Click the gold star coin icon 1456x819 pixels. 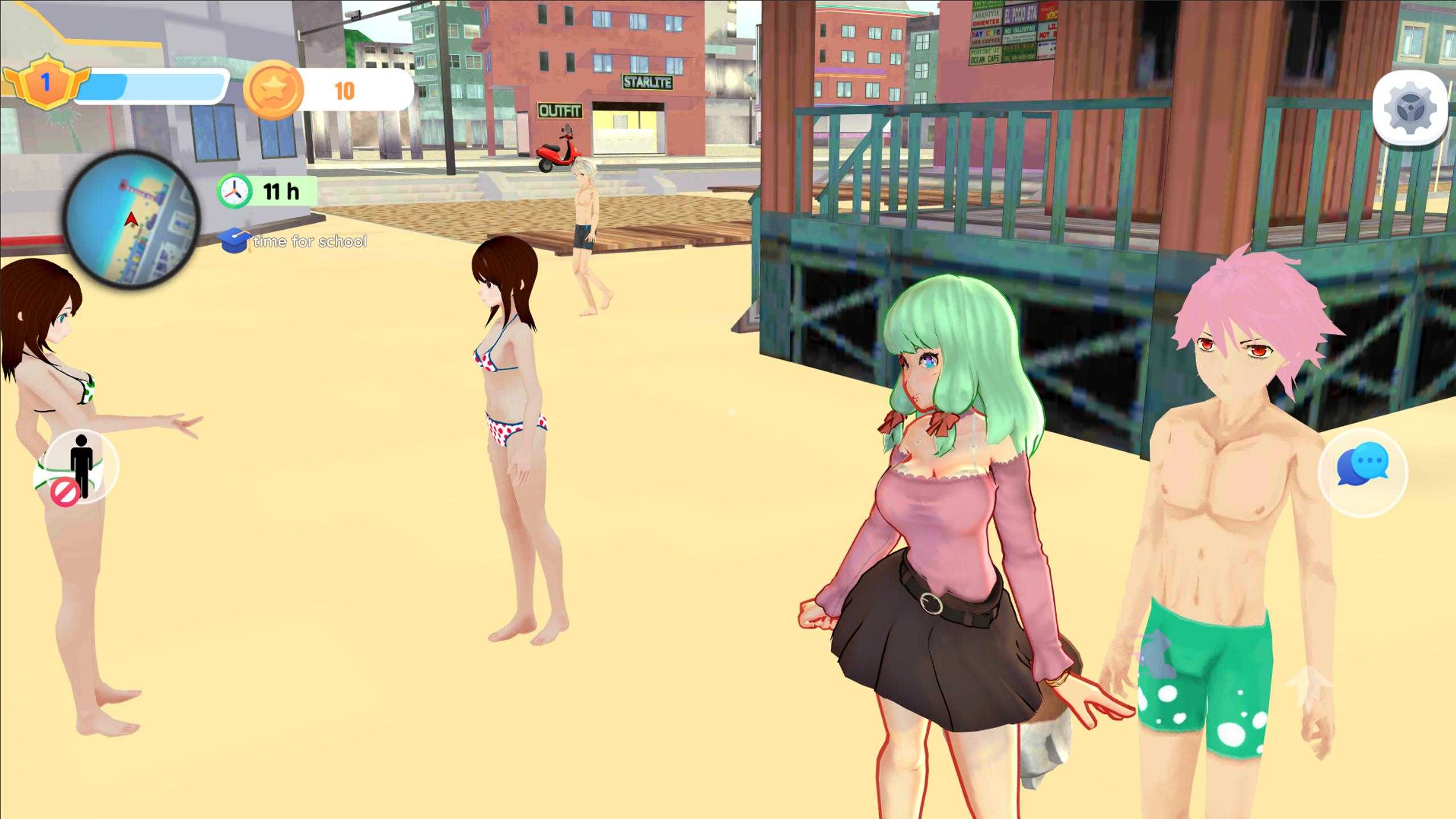coord(272,90)
